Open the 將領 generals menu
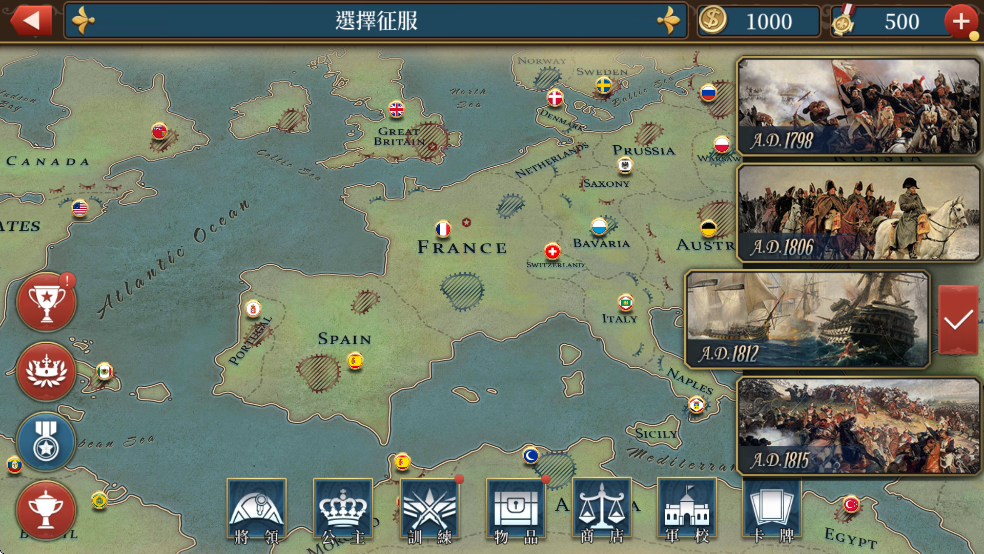This screenshot has height=554, width=984. pyautogui.click(x=256, y=509)
